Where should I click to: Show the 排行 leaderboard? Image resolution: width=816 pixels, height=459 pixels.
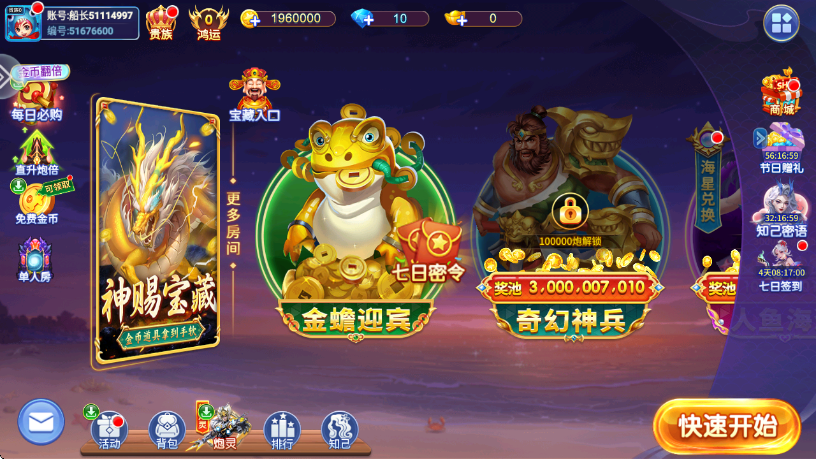coord(282,429)
